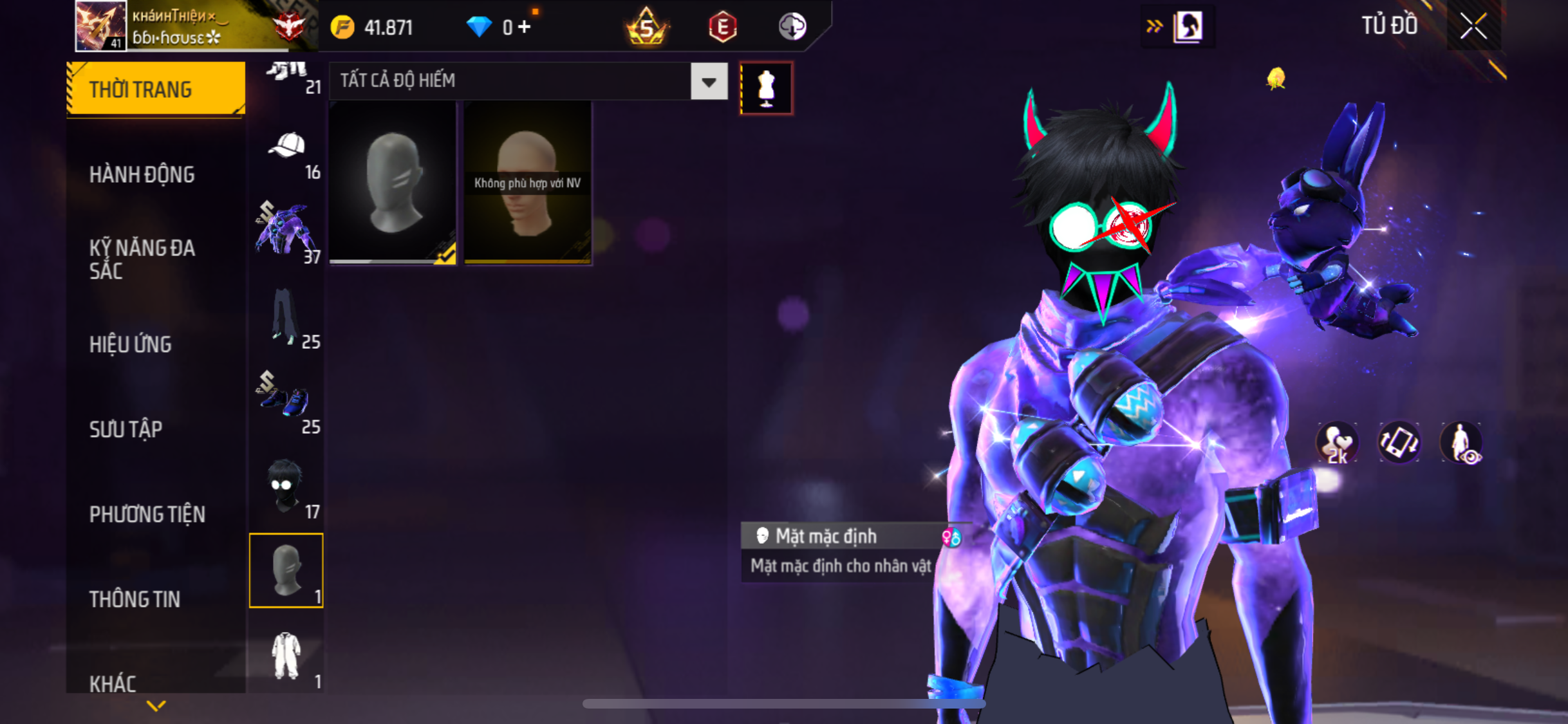Open the HÀNH ĐỘNG category
Screen dimensions: 1568x724
tap(142, 174)
